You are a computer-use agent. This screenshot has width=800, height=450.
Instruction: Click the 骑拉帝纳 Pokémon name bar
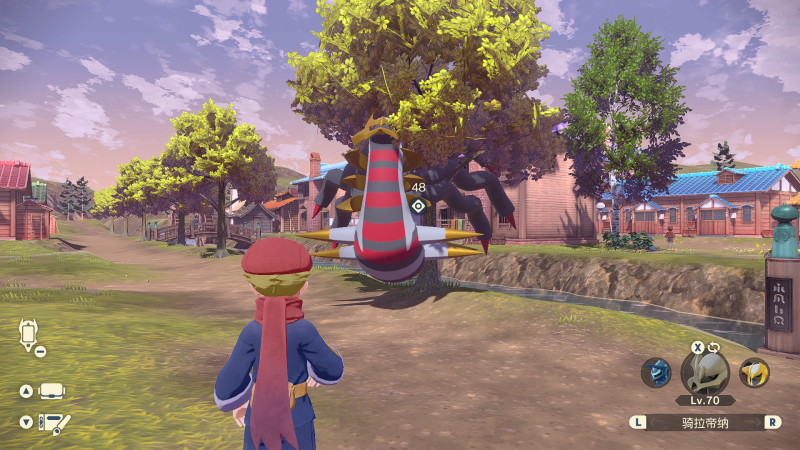click(x=705, y=422)
